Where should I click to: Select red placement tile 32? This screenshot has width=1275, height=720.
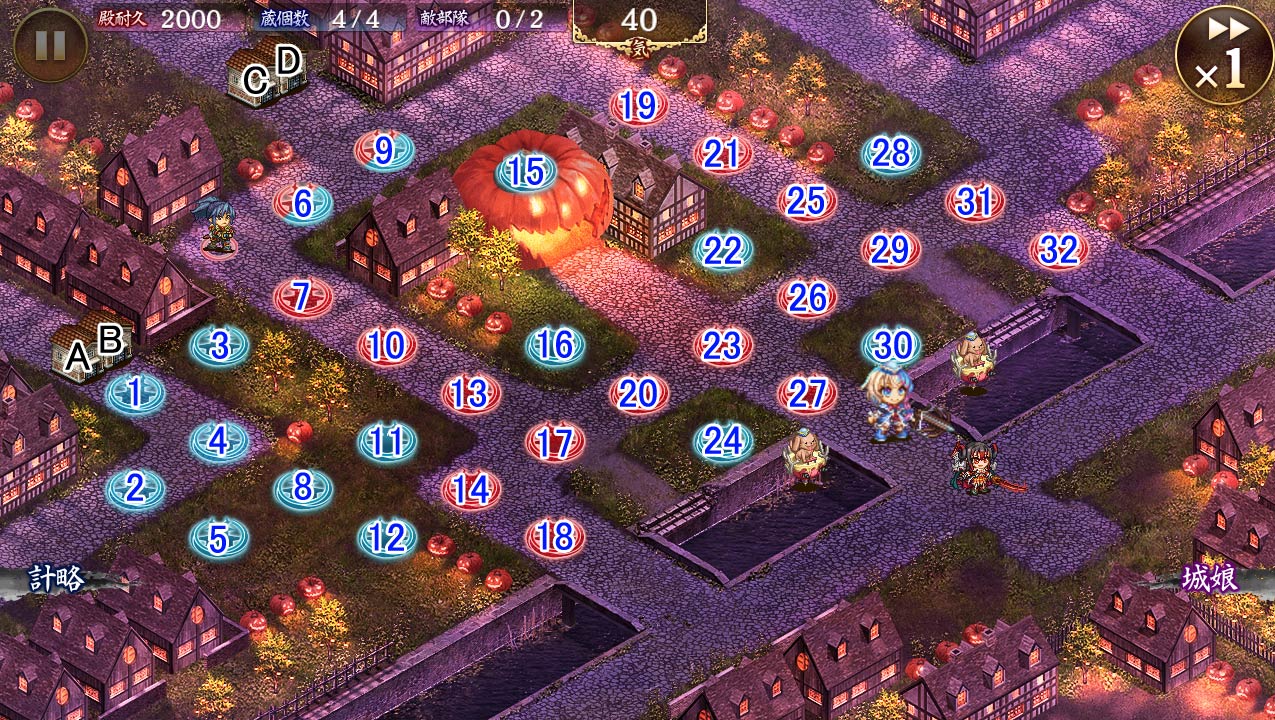coord(1059,250)
